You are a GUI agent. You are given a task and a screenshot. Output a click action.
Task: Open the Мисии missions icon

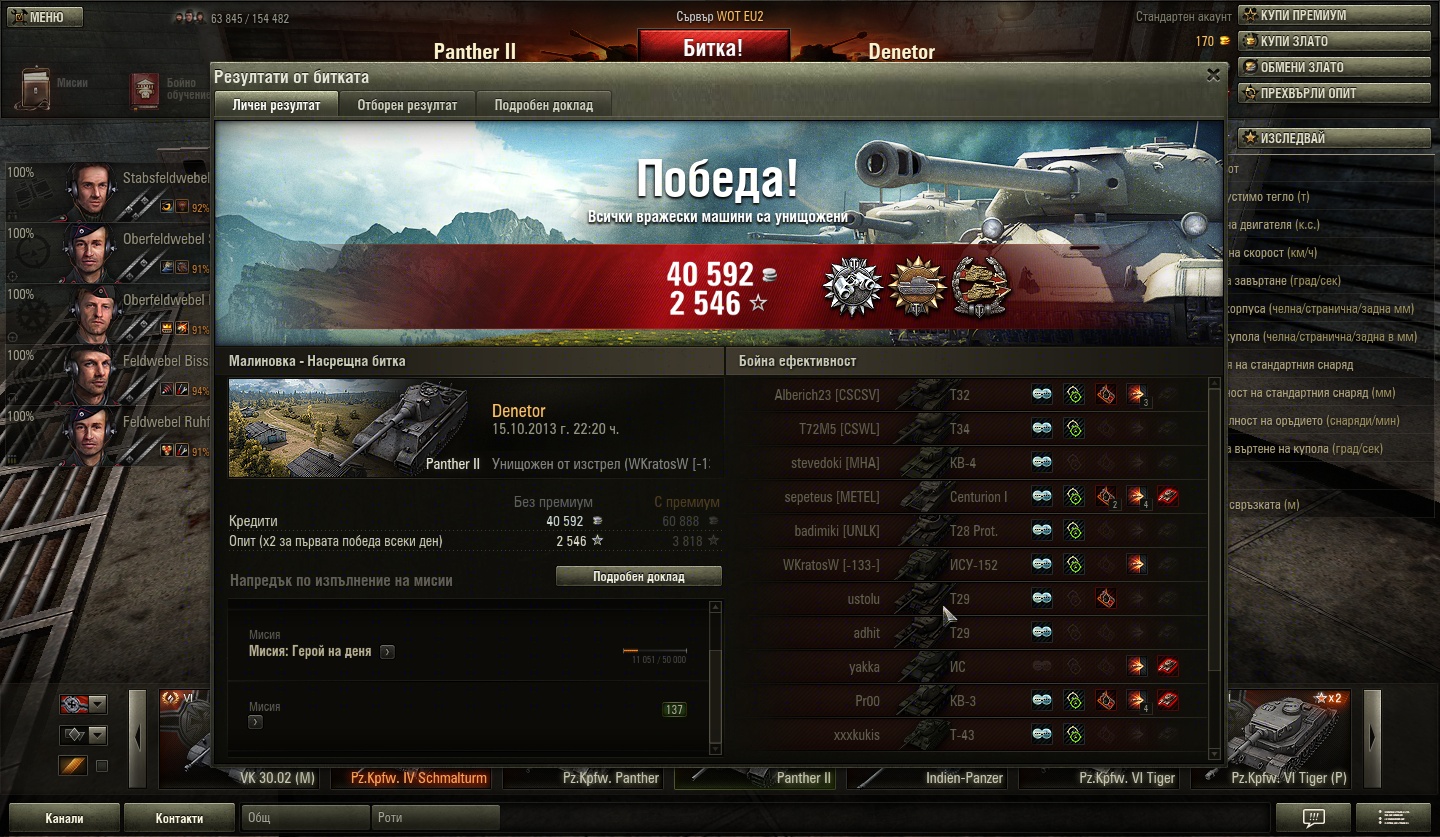(x=37, y=87)
